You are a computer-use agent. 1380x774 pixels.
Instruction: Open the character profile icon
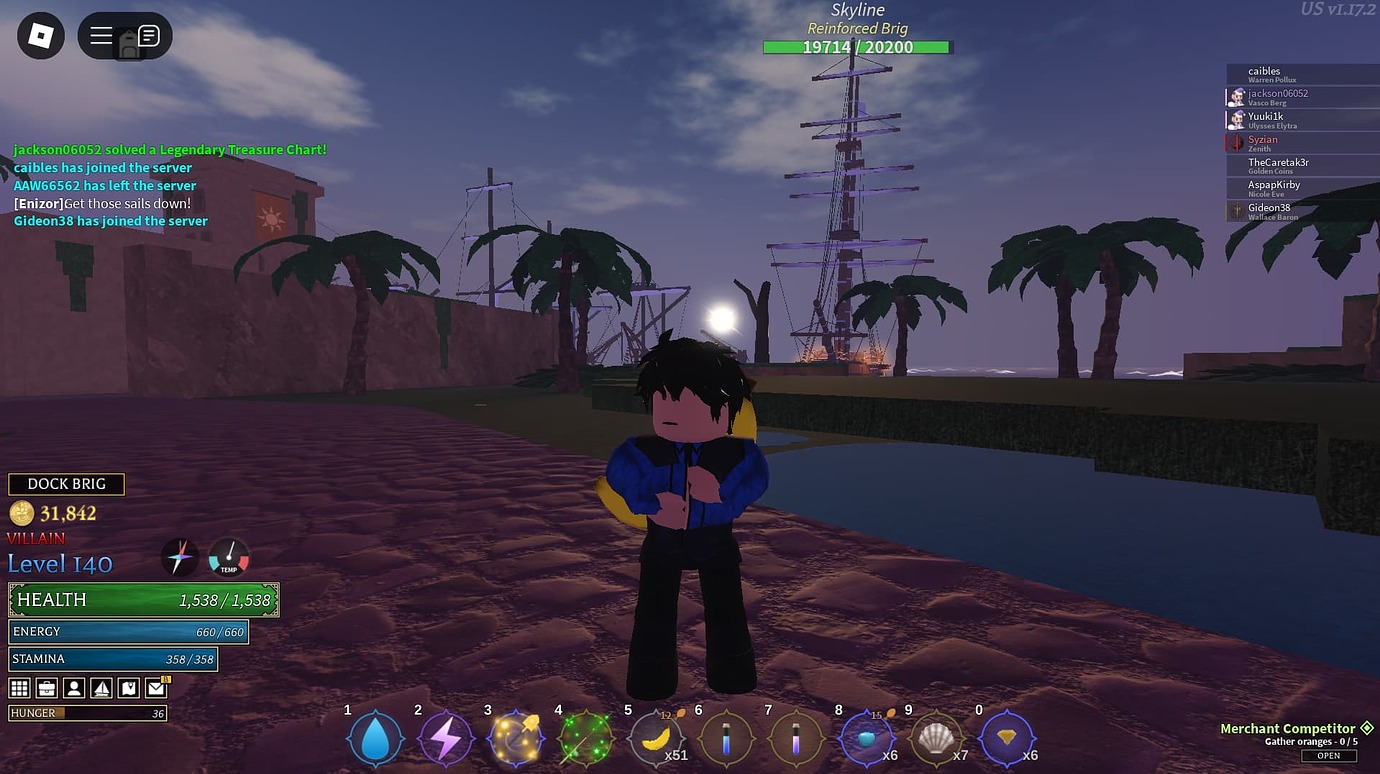click(75, 687)
